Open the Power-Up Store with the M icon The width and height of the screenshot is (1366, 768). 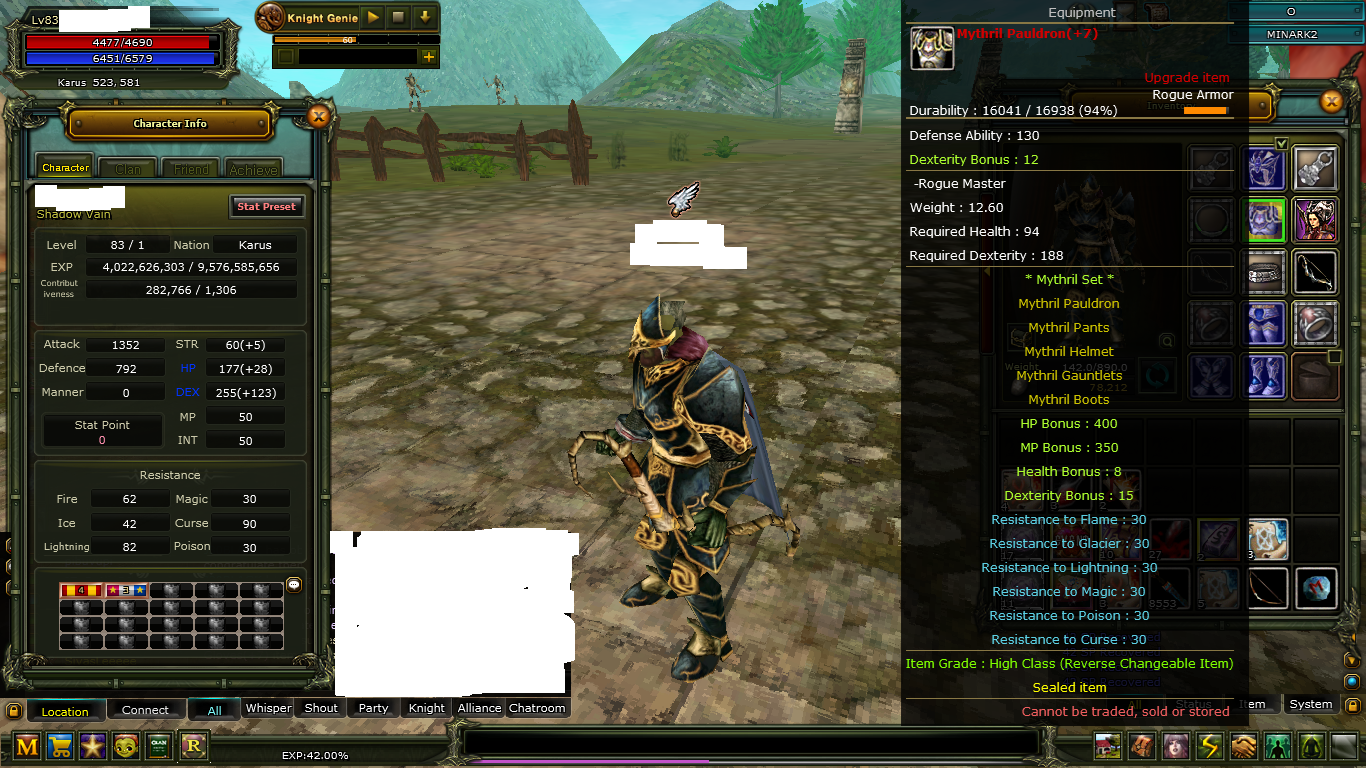[27, 746]
